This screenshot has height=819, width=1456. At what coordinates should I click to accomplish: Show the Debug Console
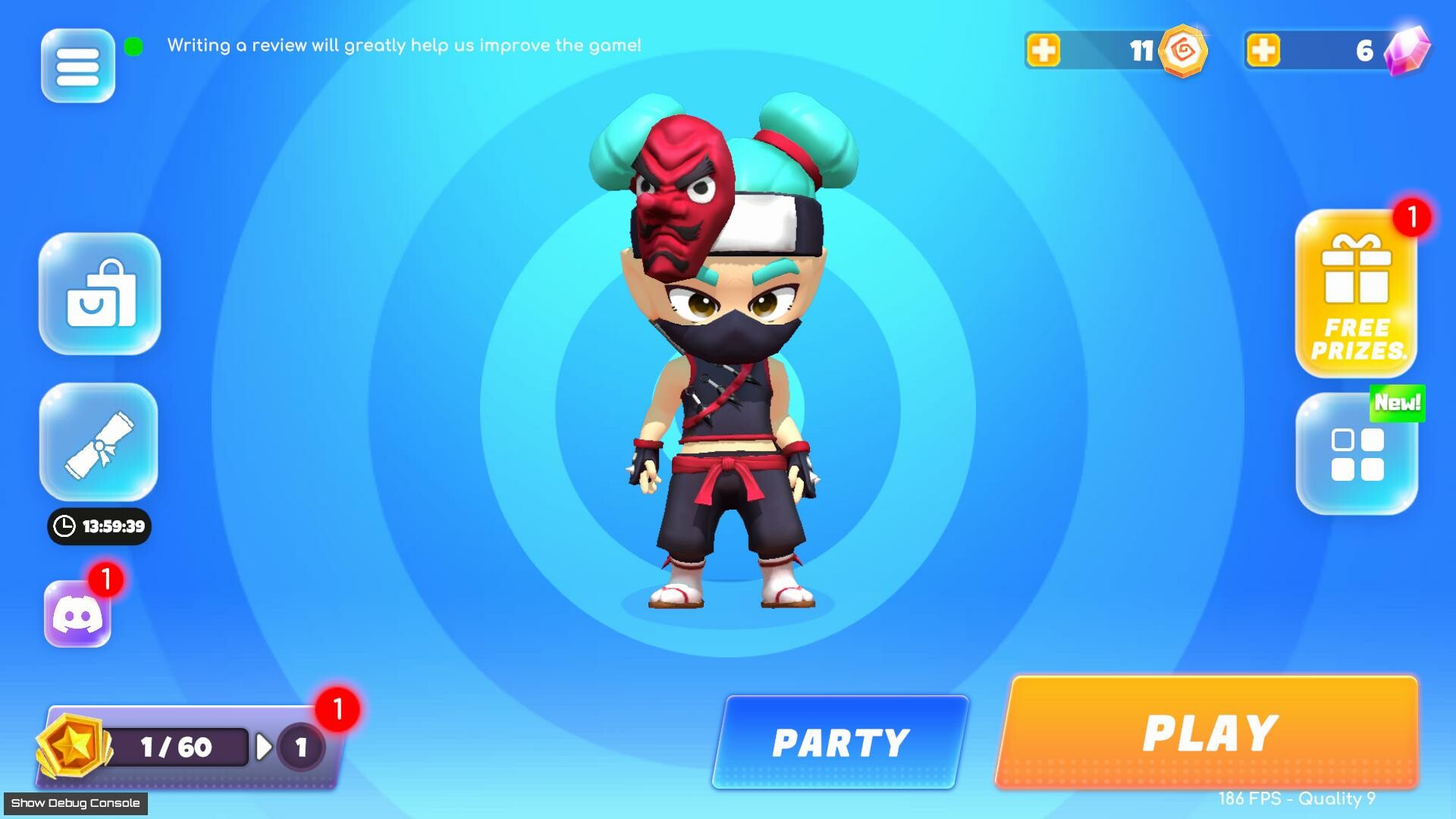click(x=73, y=802)
